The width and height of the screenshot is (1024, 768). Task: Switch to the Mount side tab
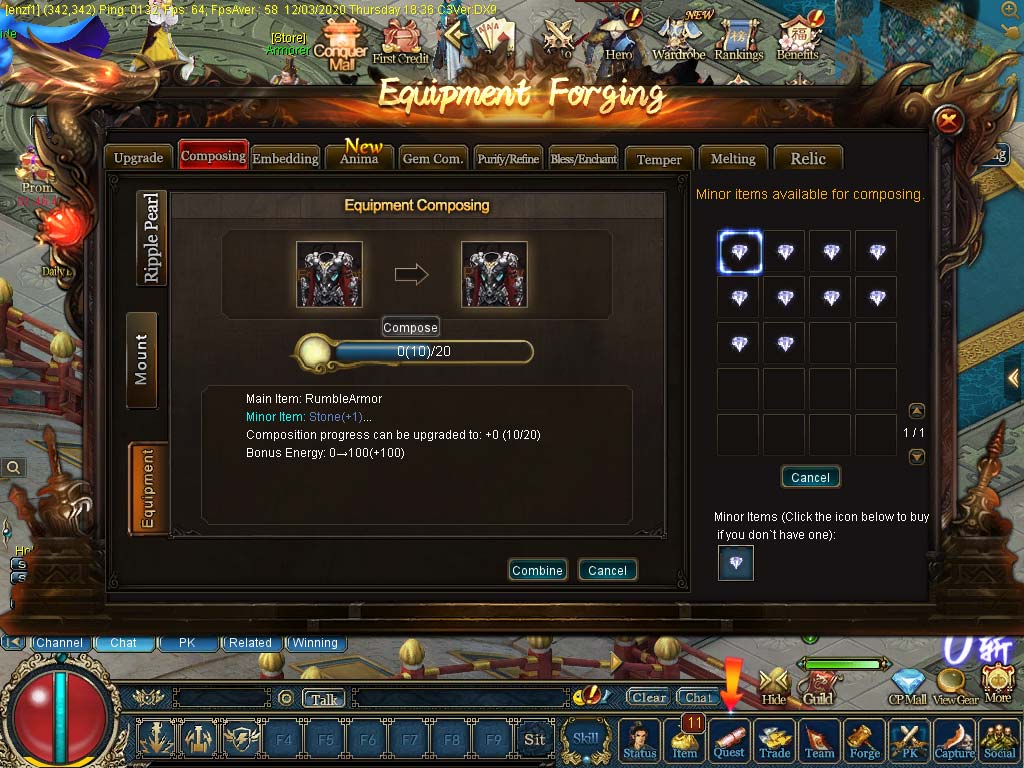pos(141,360)
